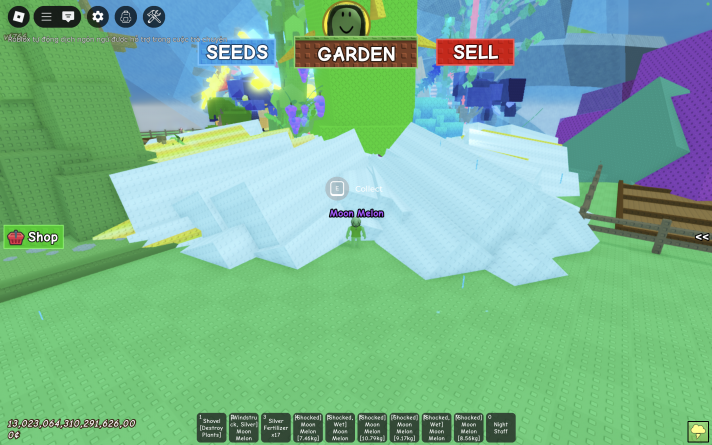Equip the Night Staff hotbar slot
The image size is (712, 445).
tap(500, 427)
